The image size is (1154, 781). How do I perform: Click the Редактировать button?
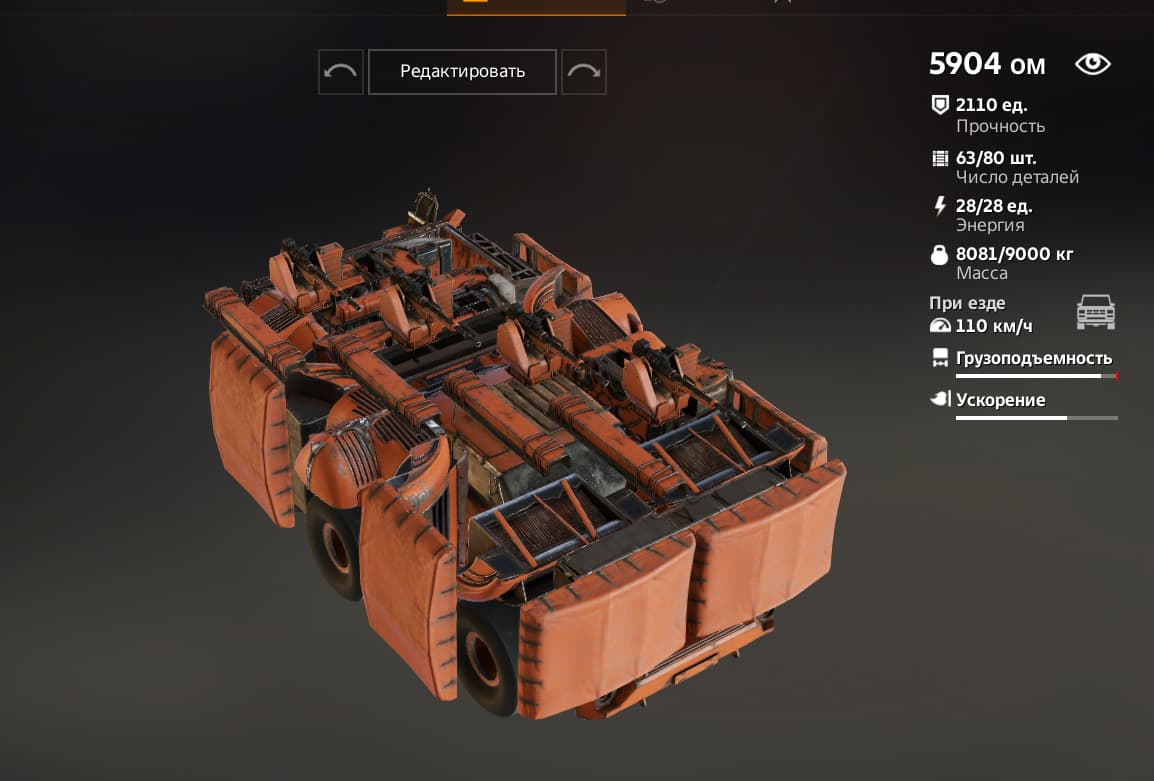pyautogui.click(x=462, y=72)
